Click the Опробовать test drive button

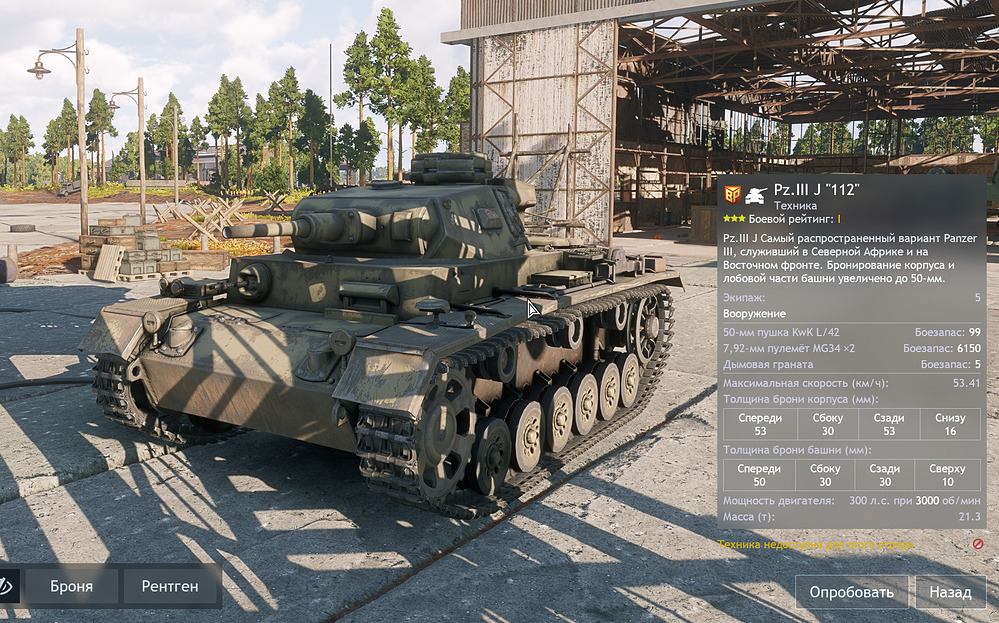(851, 592)
